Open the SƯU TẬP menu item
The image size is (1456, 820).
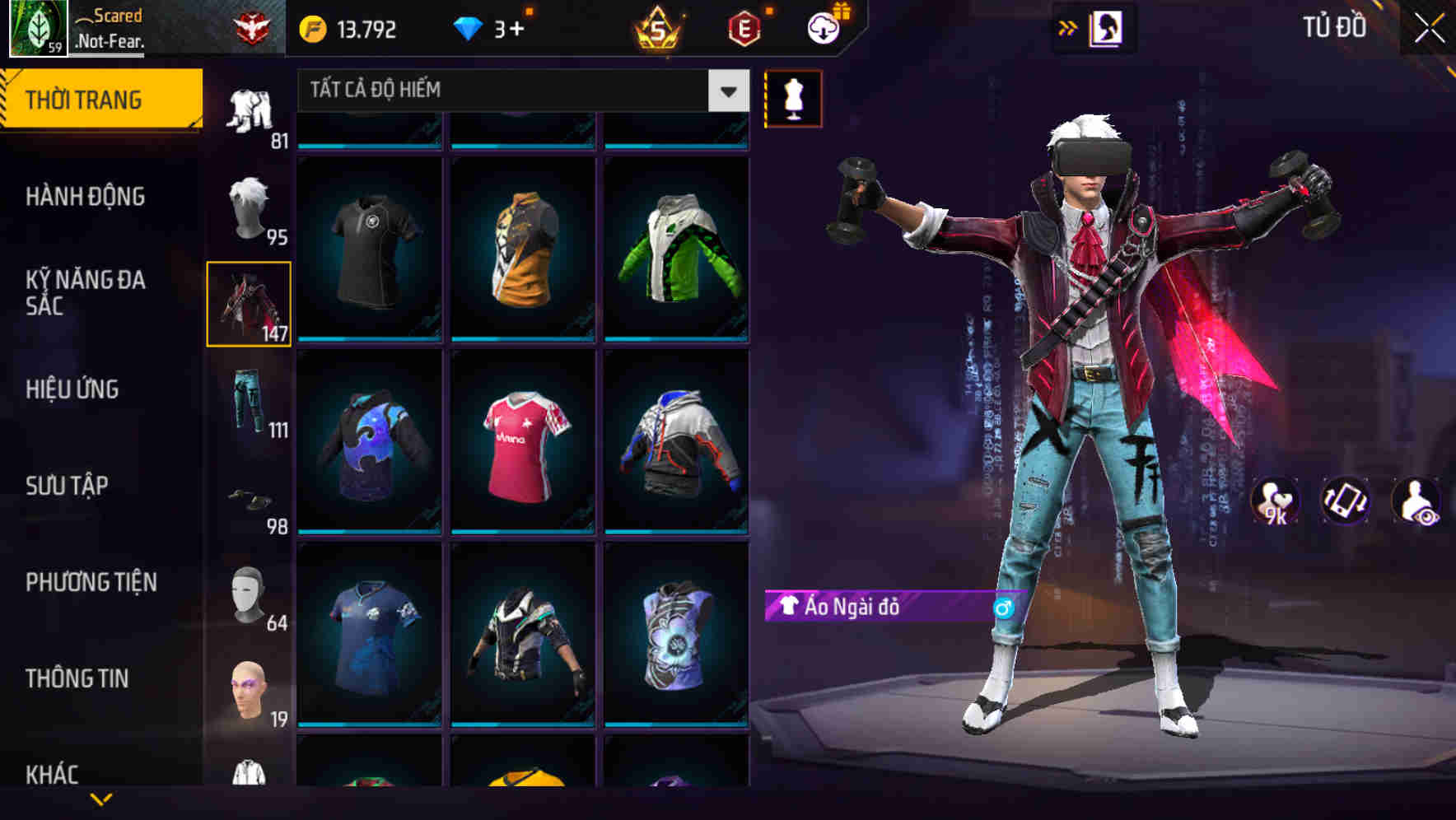coord(69,486)
